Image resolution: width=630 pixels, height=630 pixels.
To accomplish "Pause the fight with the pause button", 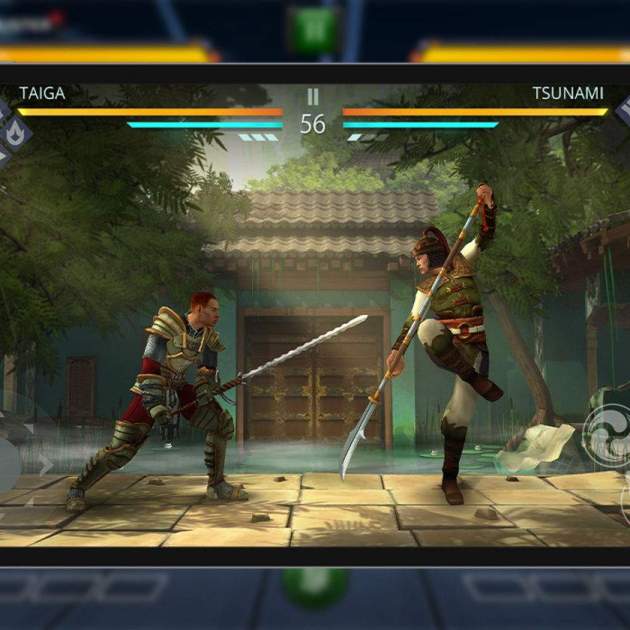I will (x=313, y=96).
